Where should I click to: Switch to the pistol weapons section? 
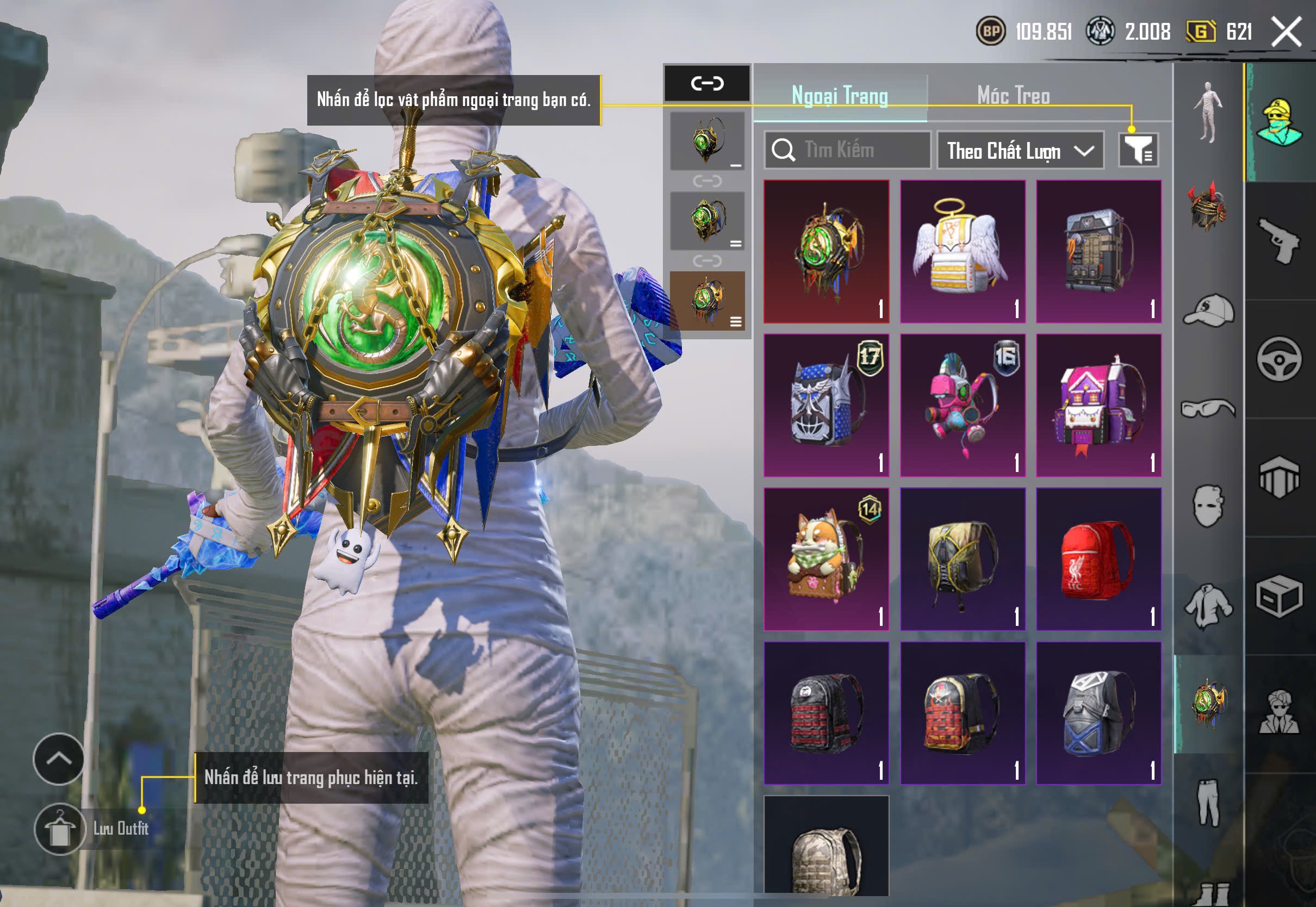click(x=1279, y=240)
